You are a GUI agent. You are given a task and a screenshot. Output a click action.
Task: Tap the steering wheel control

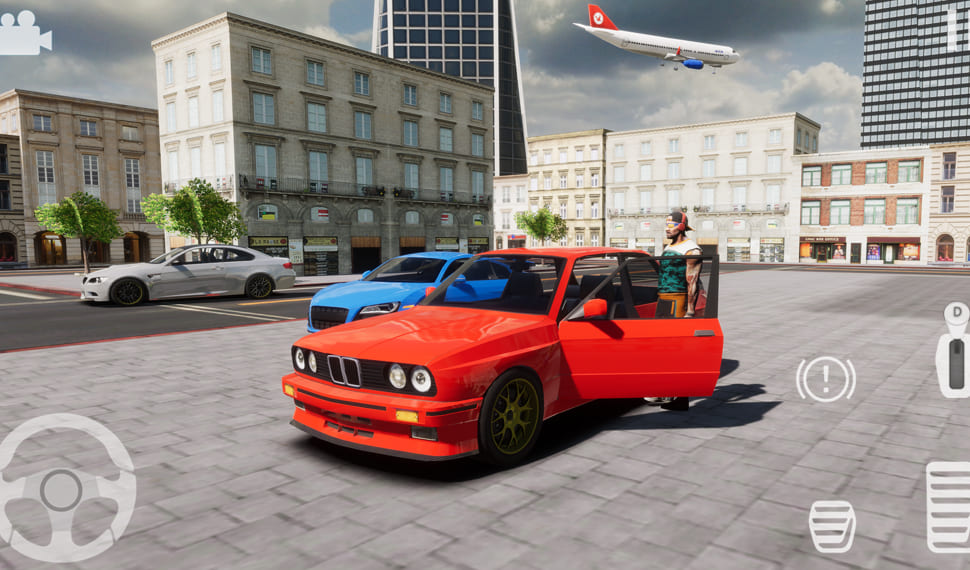pyautogui.click(x=62, y=490)
